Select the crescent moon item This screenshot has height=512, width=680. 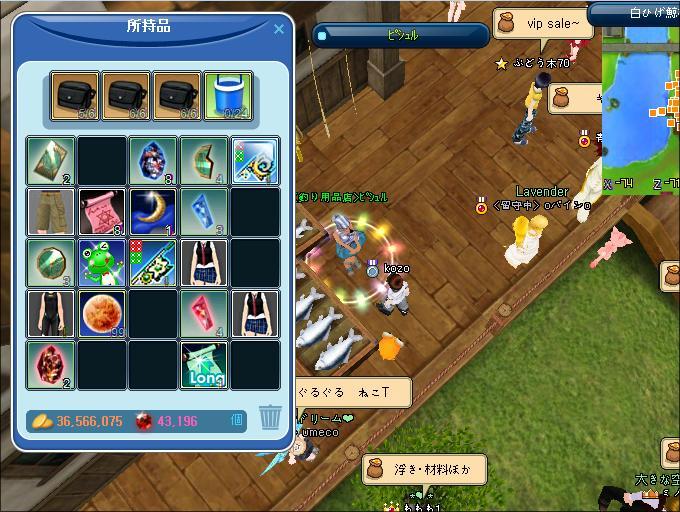153,212
